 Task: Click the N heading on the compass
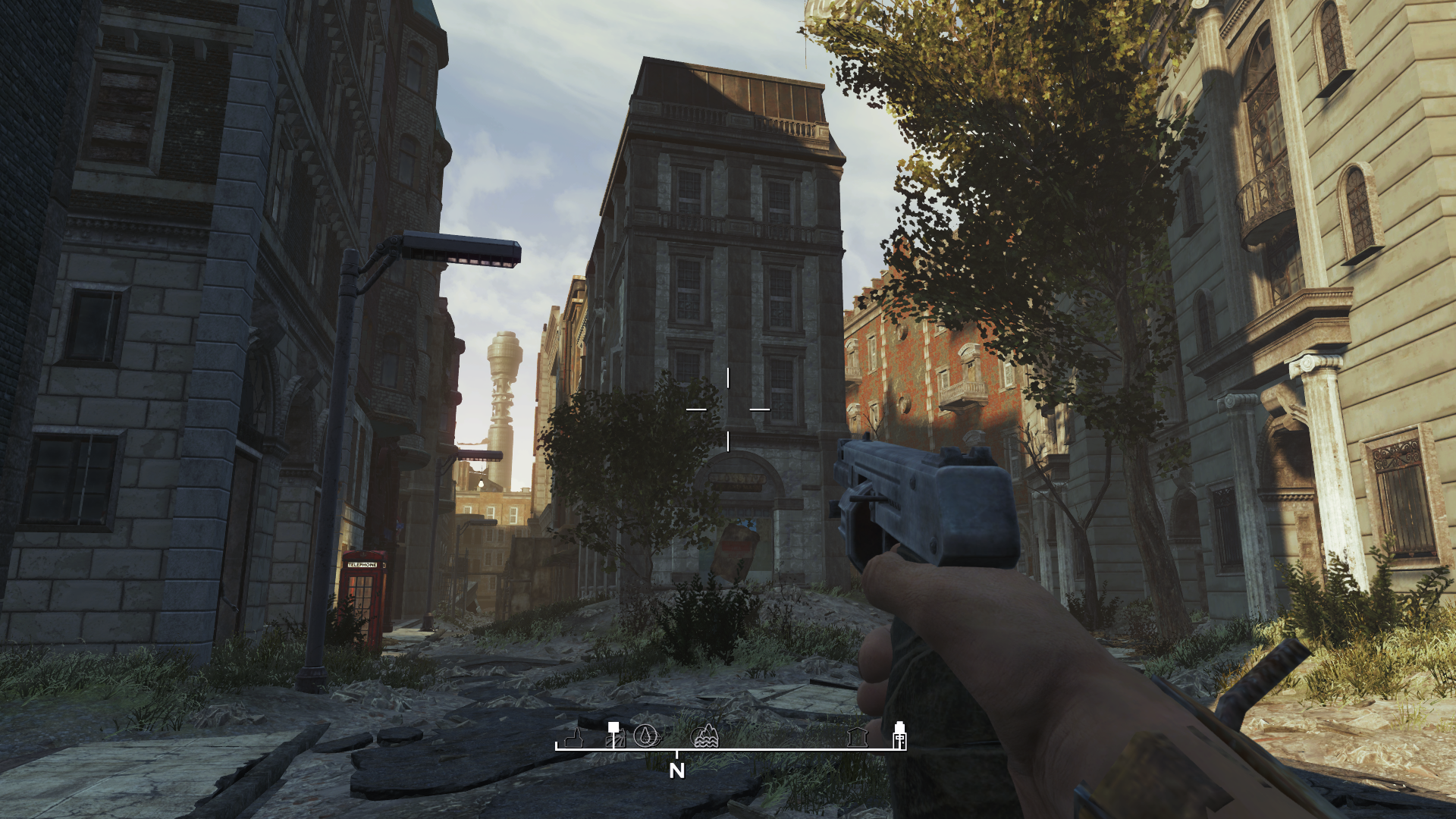(677, 770)
